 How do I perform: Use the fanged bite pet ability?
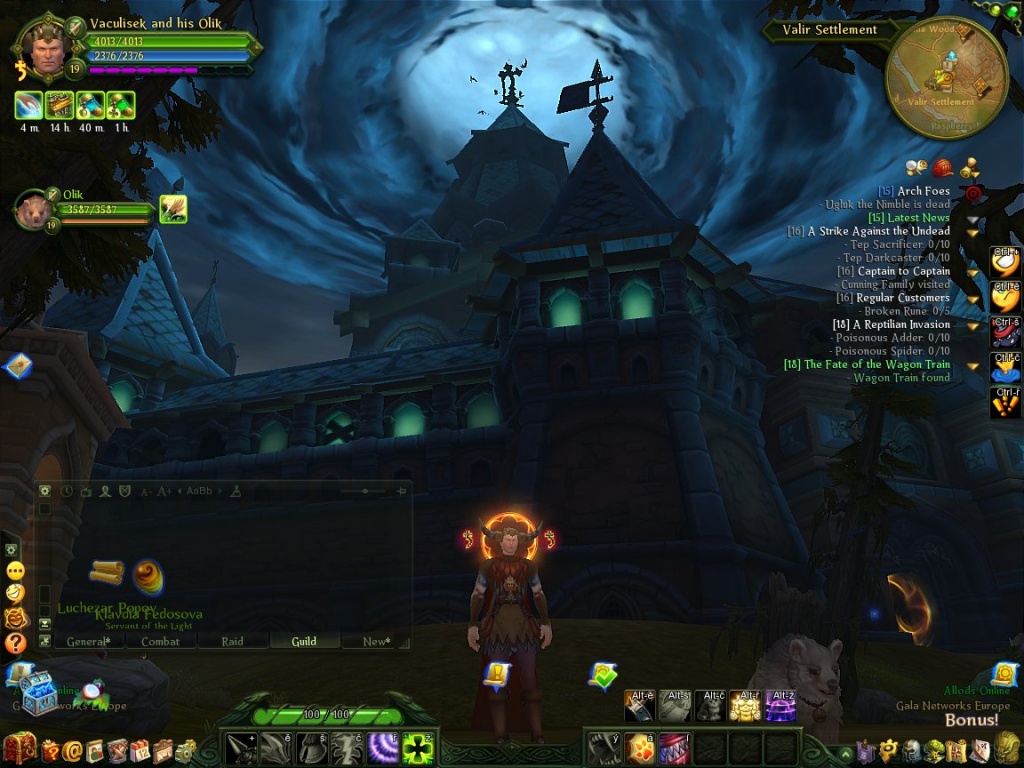(675, 749)
